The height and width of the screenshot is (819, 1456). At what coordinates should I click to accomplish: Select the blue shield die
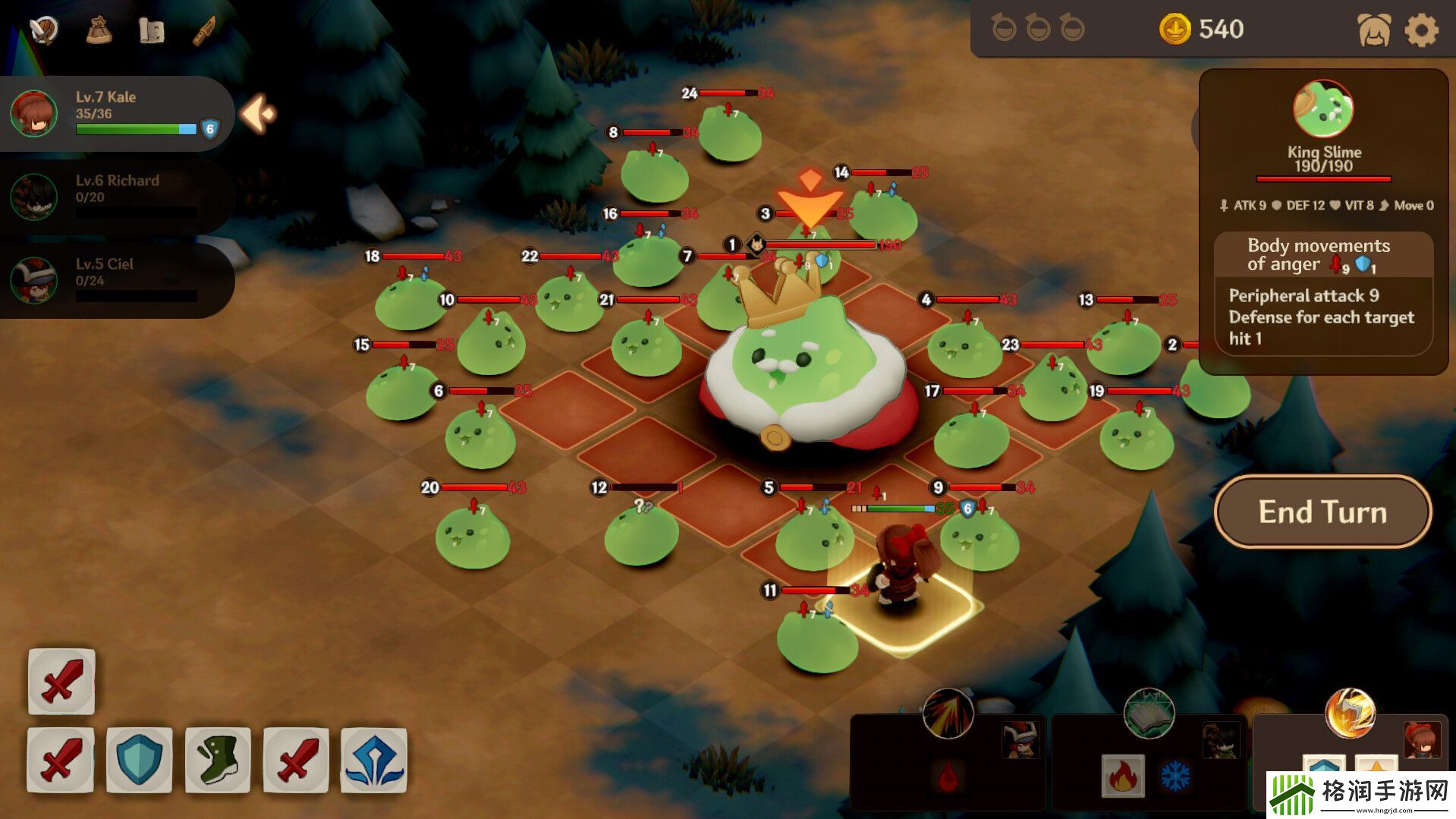pyautogui.click(x=140, y=759)
